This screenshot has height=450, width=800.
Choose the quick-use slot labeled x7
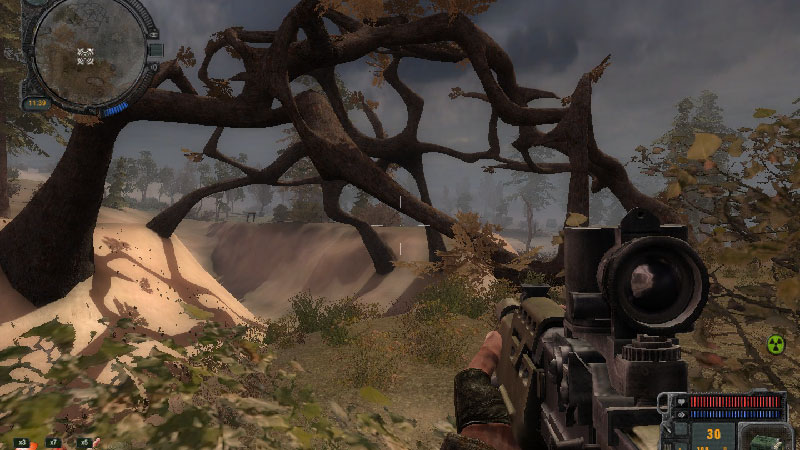(53, 441)
